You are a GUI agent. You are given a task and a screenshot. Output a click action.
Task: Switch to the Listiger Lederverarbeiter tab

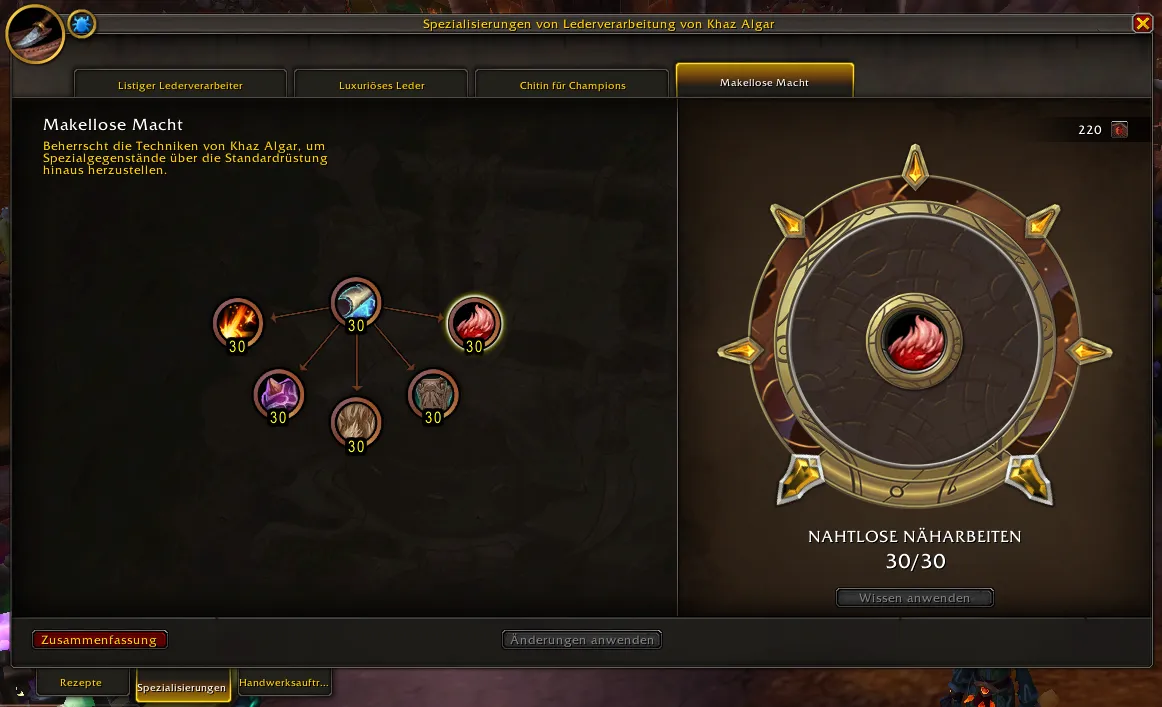(x=180, y=85)
